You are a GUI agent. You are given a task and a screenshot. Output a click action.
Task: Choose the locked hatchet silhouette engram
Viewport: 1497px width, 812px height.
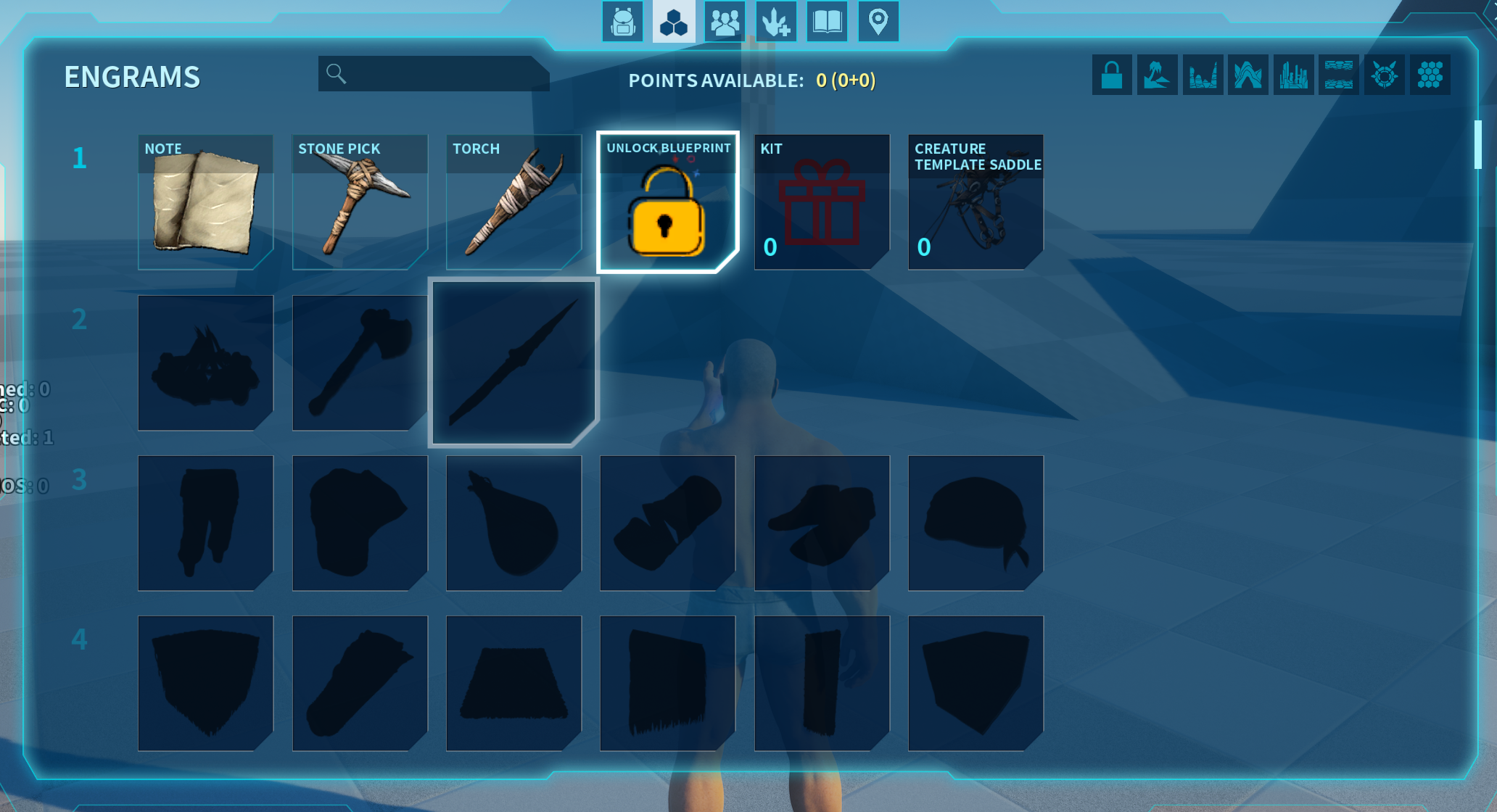(x=360, y=362)
